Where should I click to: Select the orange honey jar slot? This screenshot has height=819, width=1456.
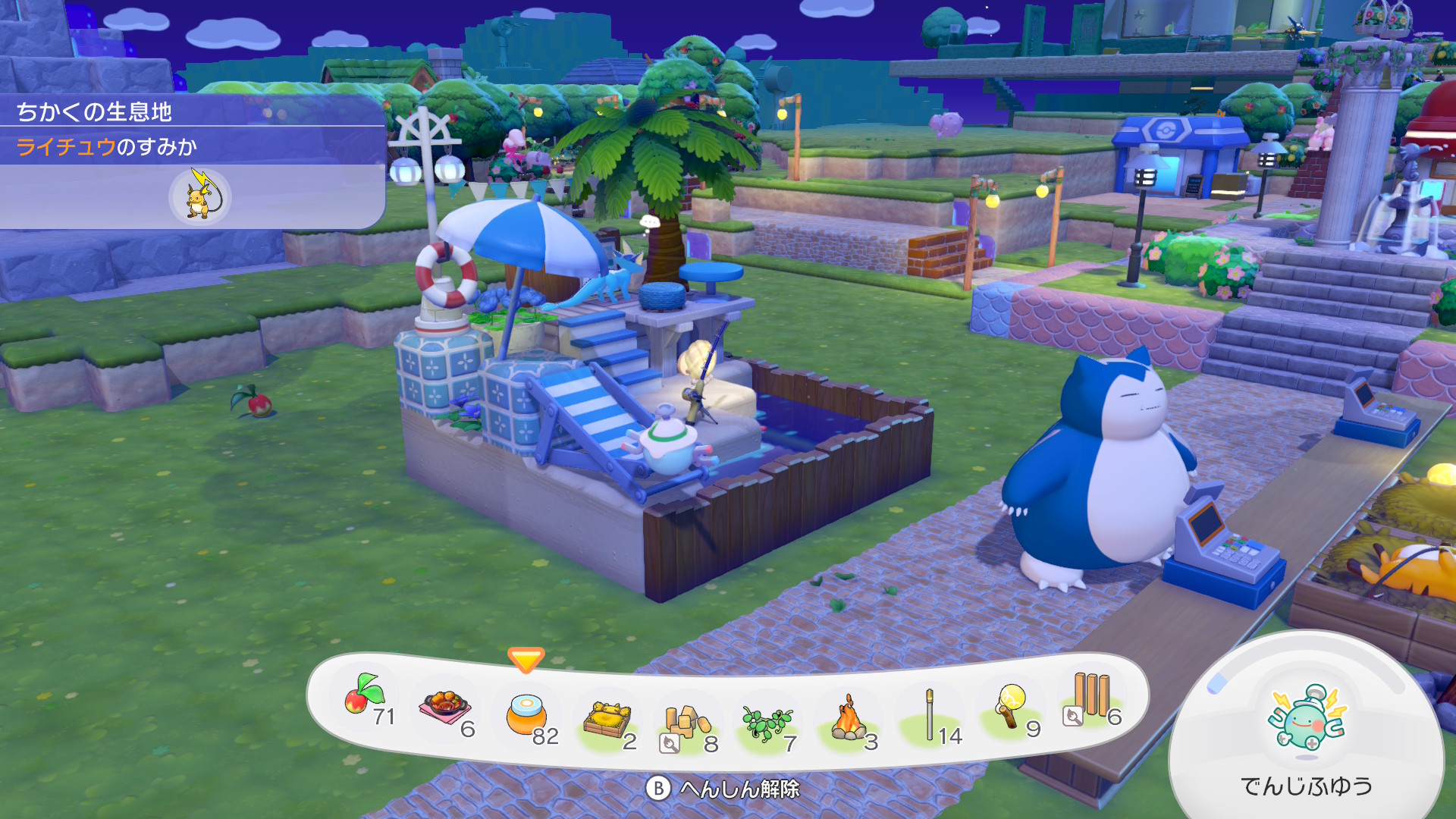tap(526, 715)
